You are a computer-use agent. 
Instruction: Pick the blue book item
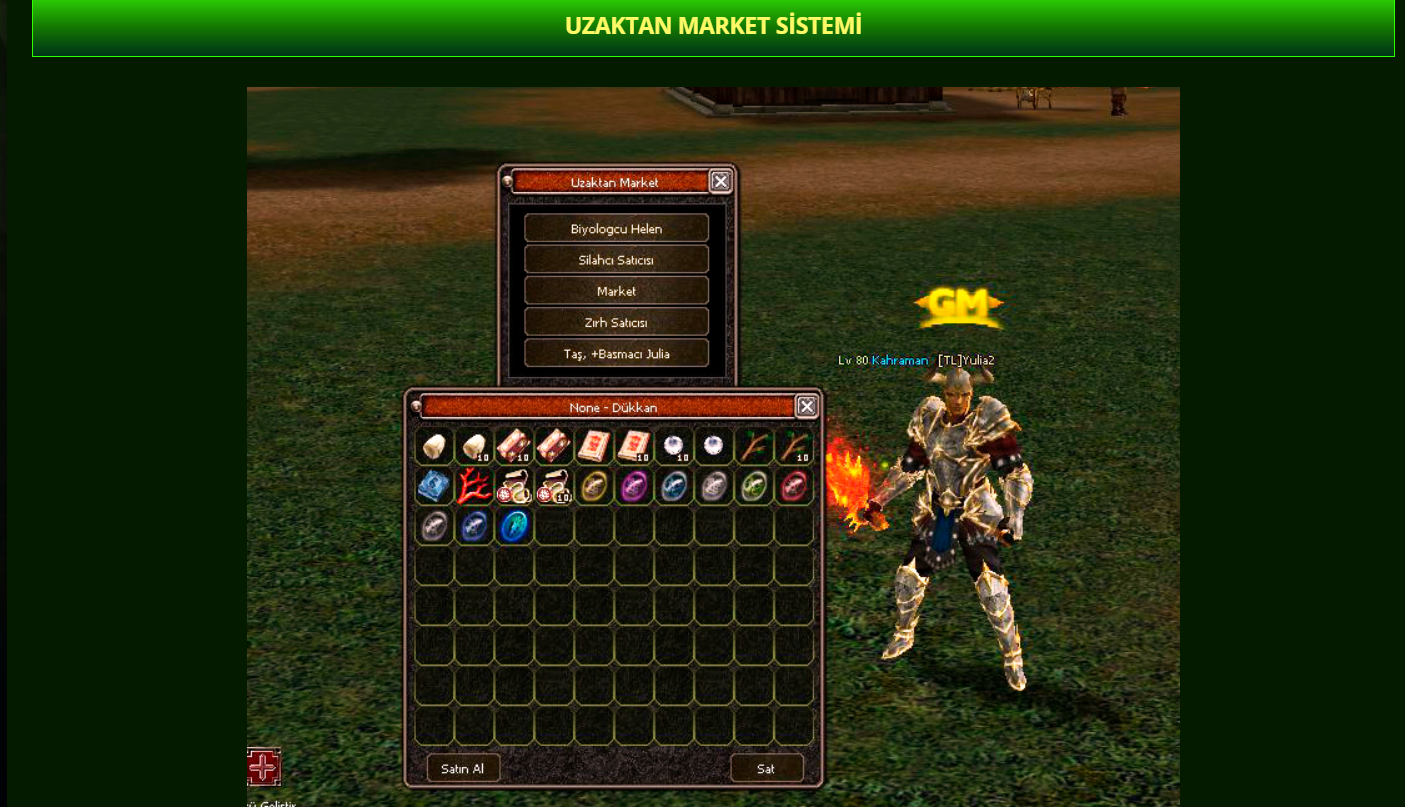tap(434, 487)
